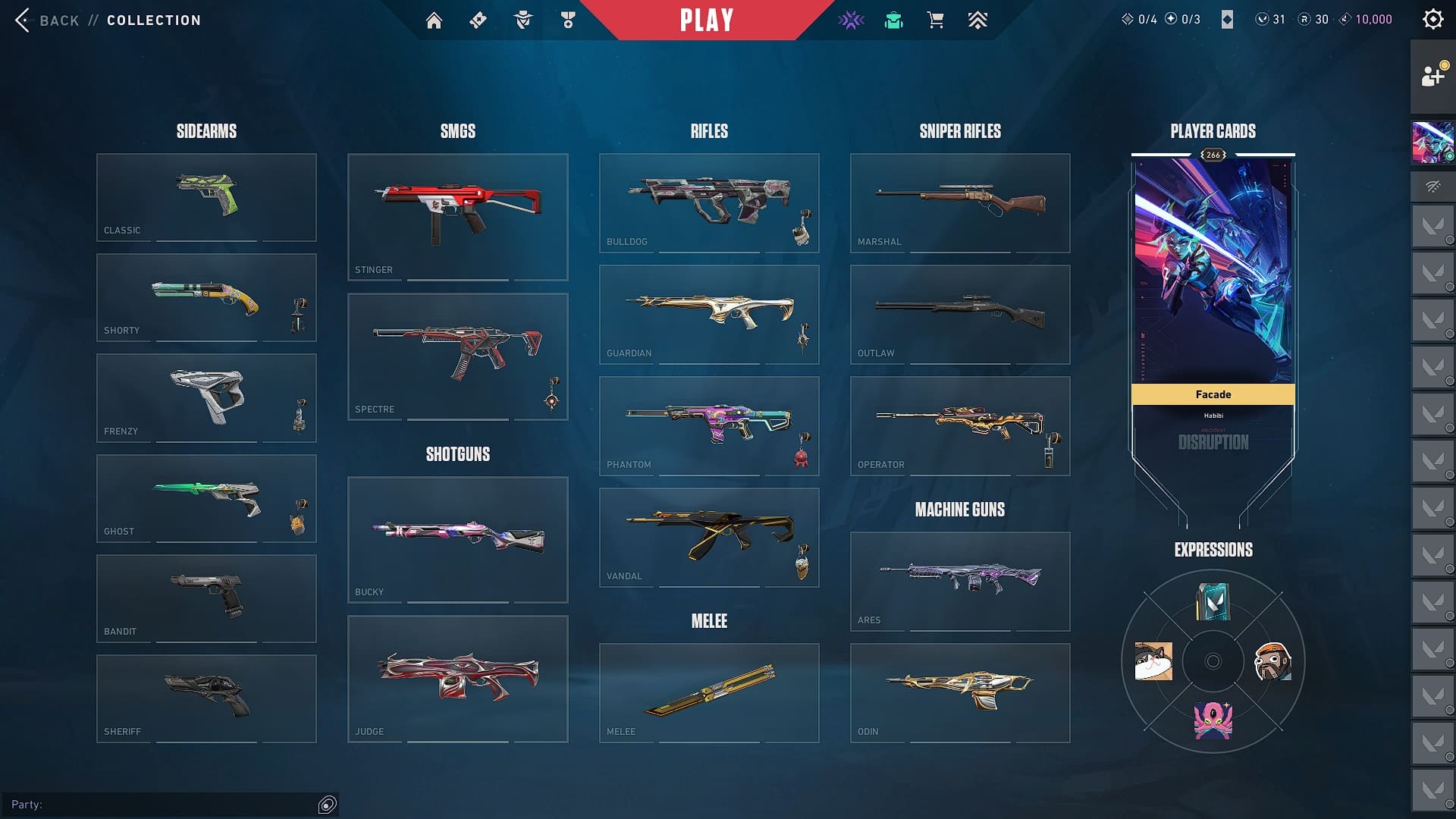This screenshot has height=819, width=1456.
Task: Open the Judge shotgun slot
Action: (x=457, y=679)
